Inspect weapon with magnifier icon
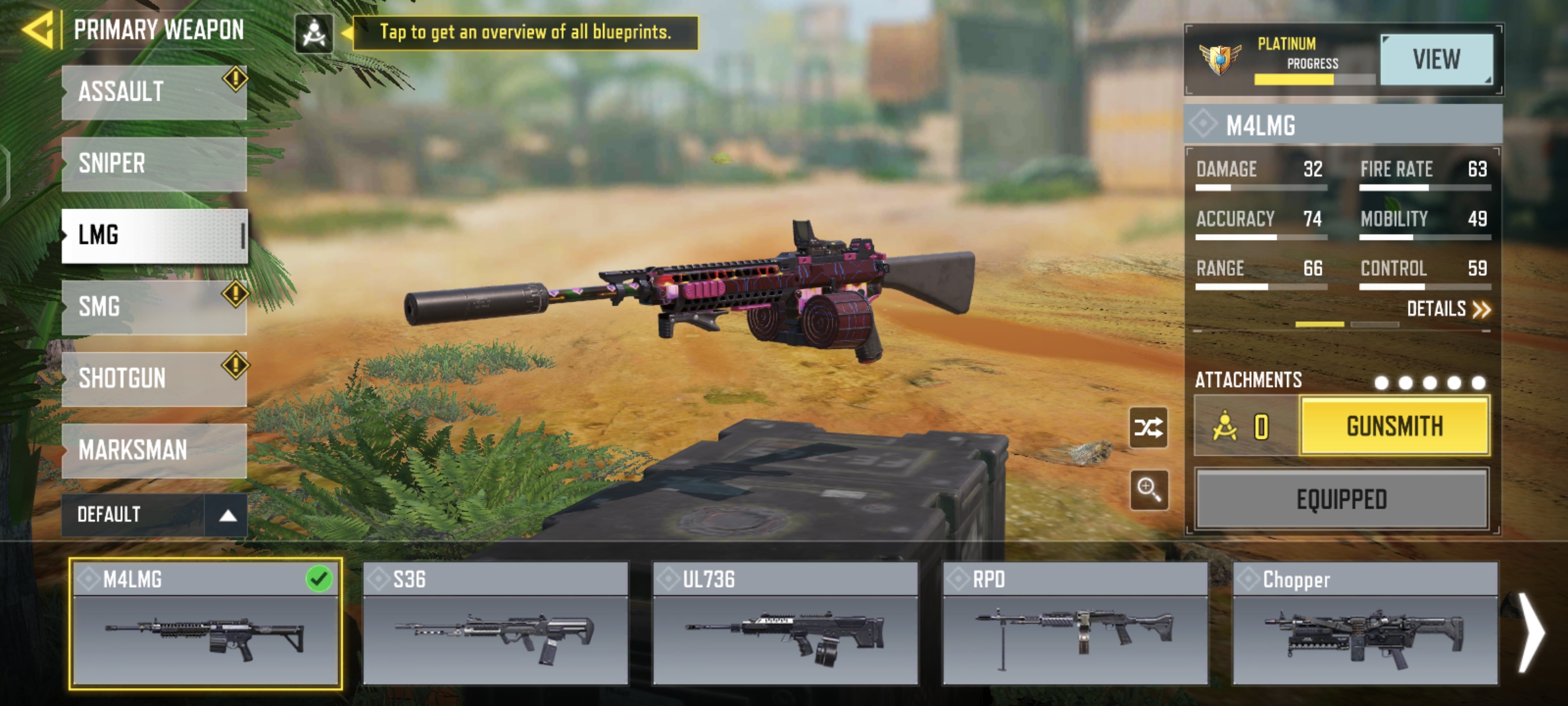This screenshot has height=706, width=1568. (1149, 489)
